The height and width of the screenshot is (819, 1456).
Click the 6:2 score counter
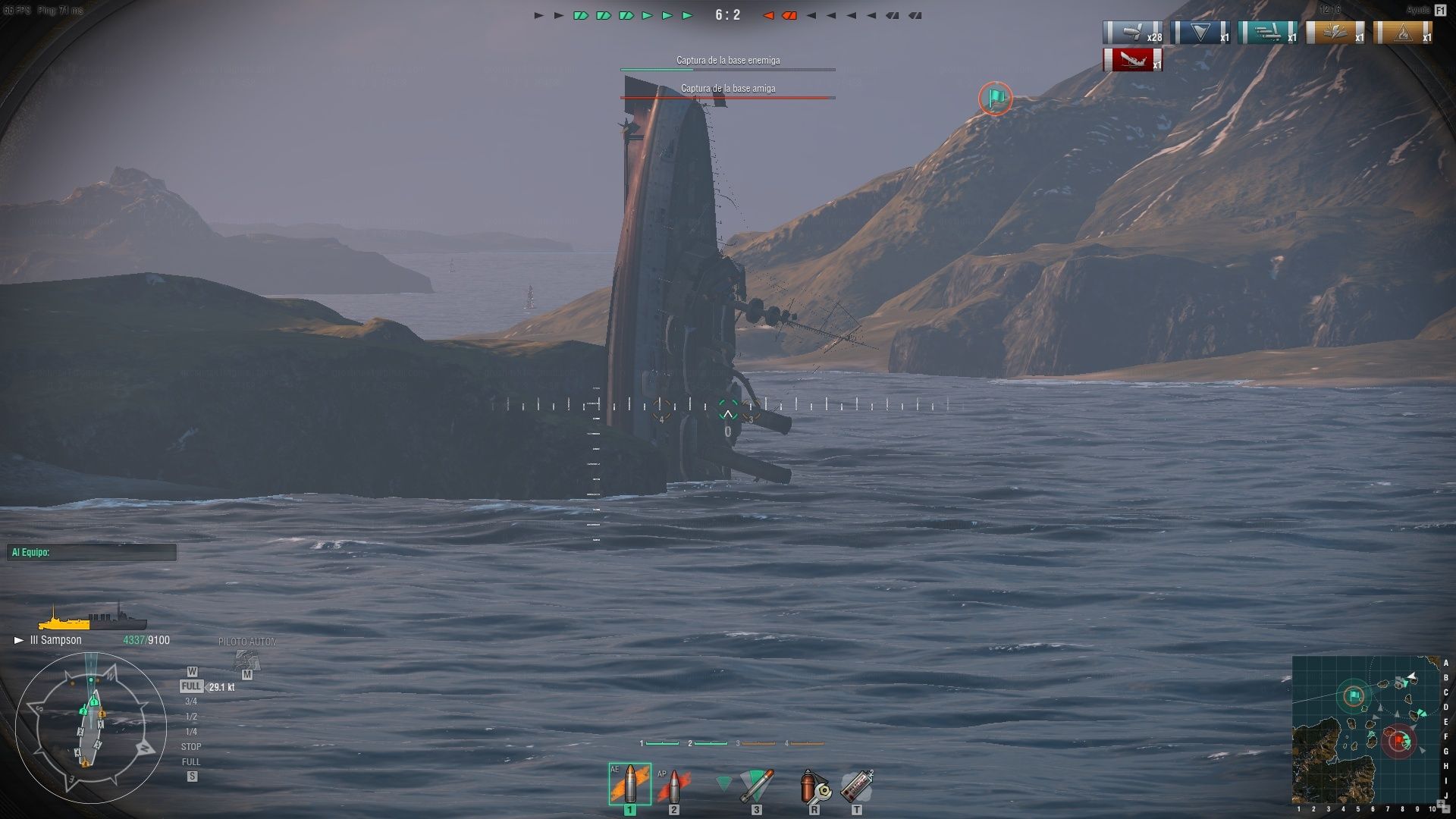pyautogui.click(x=729, y=13)
